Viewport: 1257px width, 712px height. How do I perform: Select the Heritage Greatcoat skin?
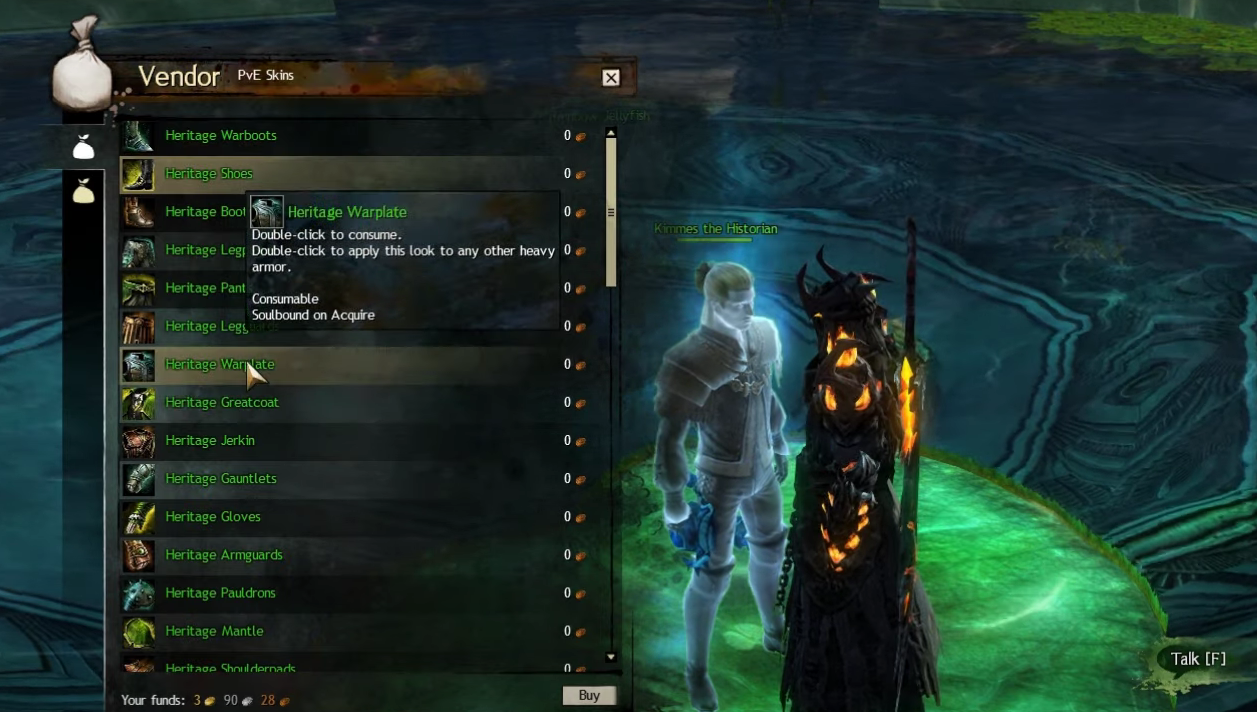tap(222, 403)
